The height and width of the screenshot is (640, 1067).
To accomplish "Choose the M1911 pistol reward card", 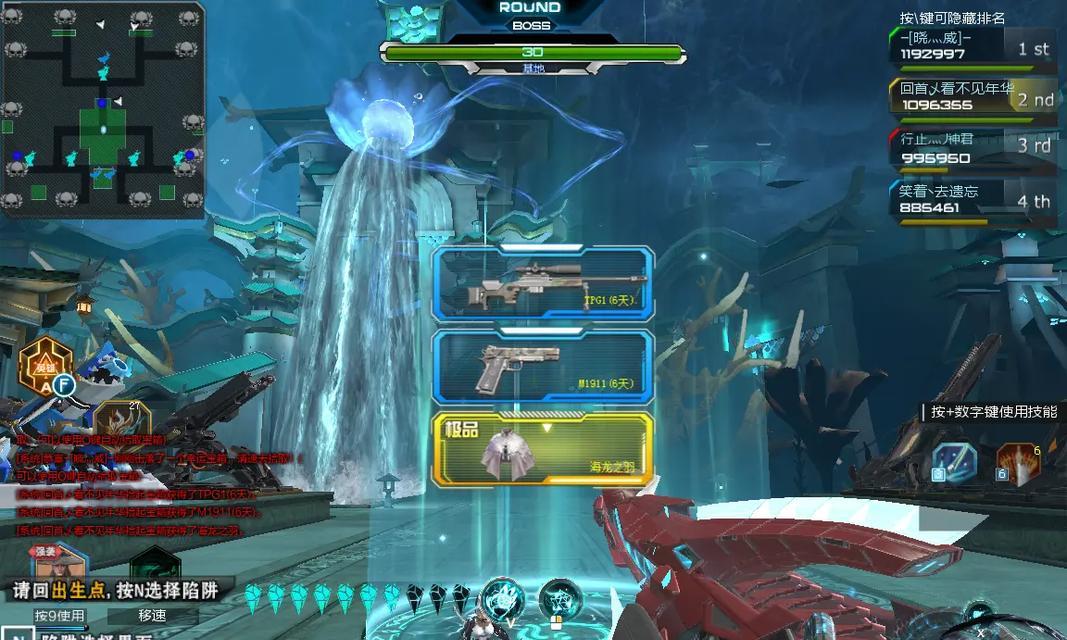I will [543, 366].
